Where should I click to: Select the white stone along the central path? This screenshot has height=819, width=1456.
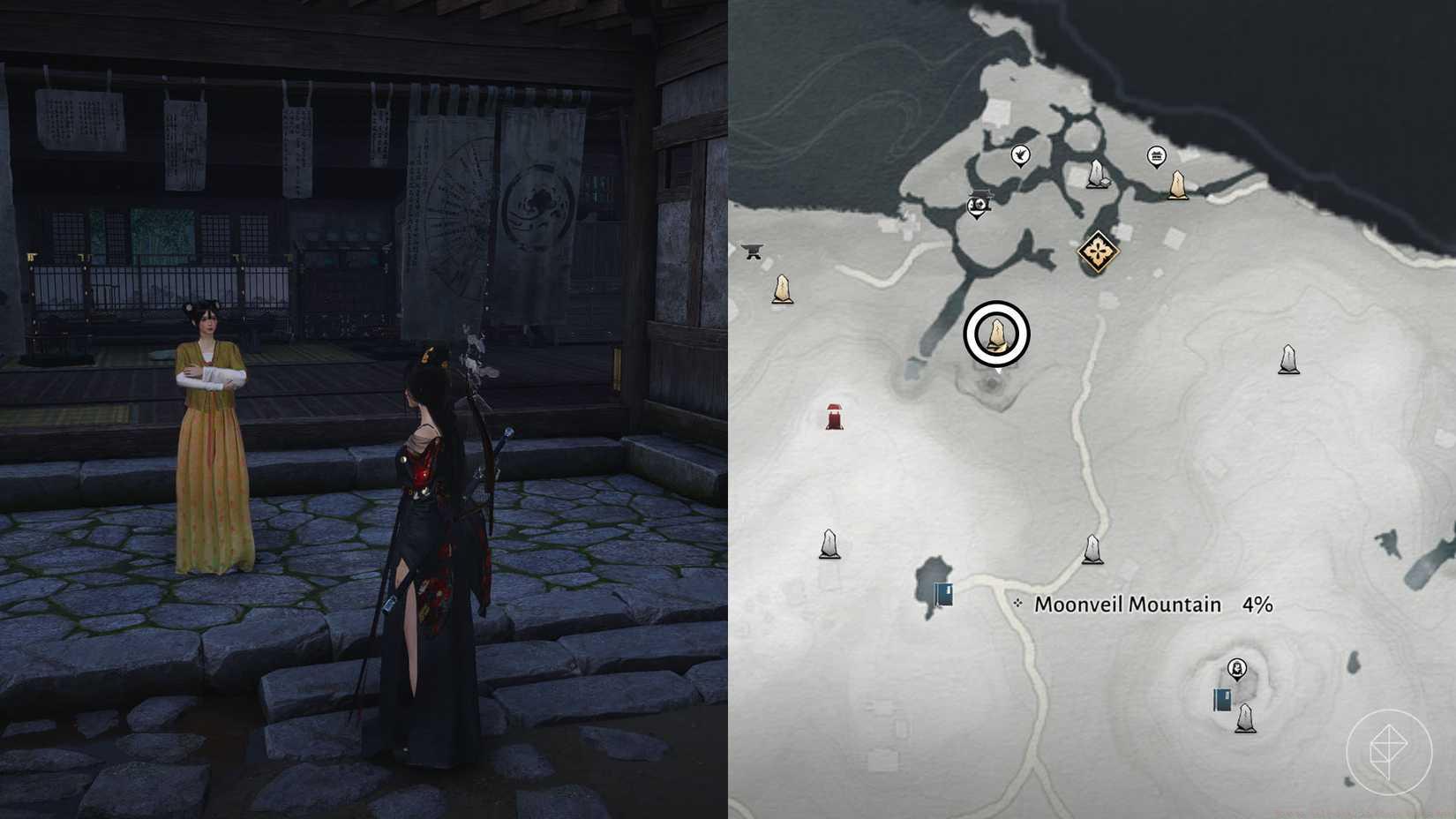click(x=1093, y=549)
